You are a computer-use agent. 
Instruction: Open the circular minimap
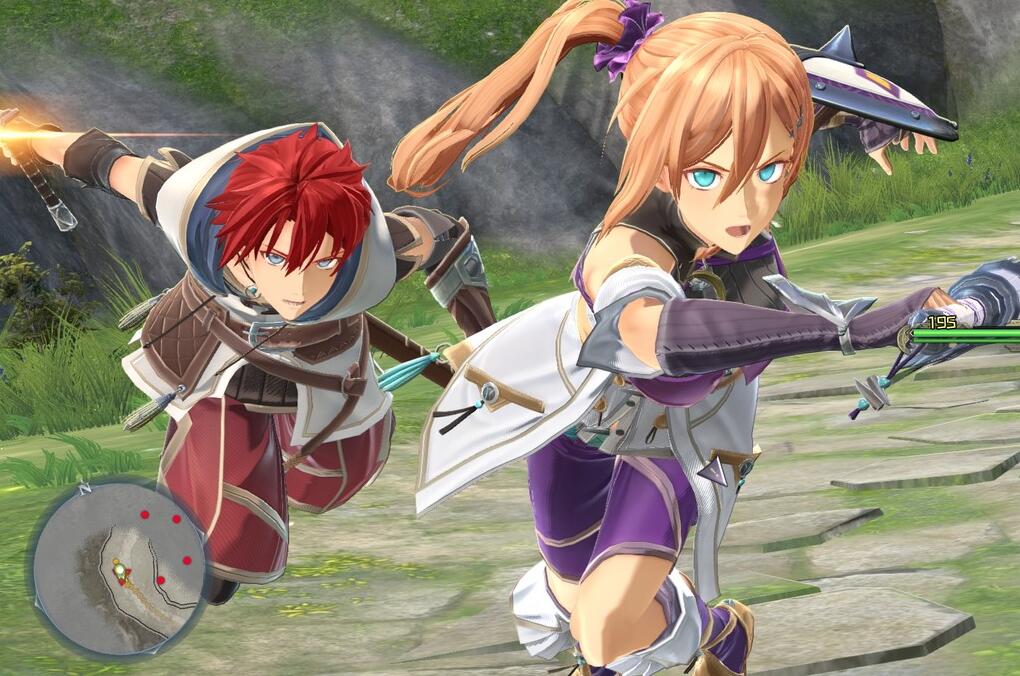click(118, 567)
